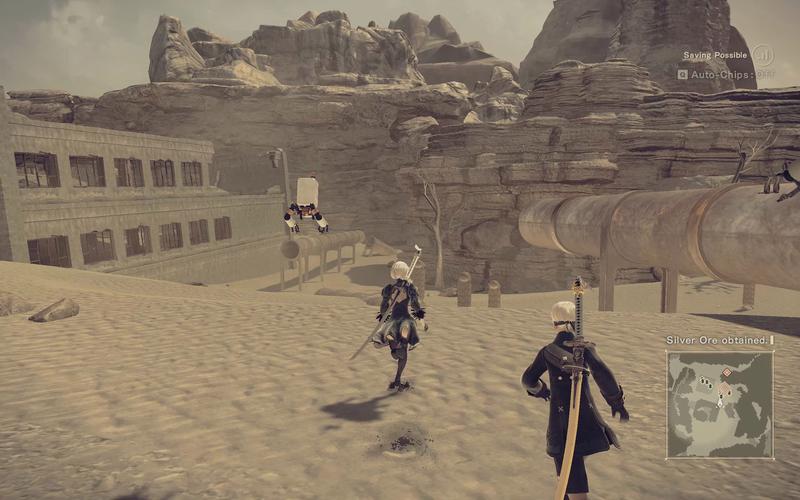The image size is (800, 500).
Task: Click the Silver Ore obtained notification
Action: click(718, 340)
